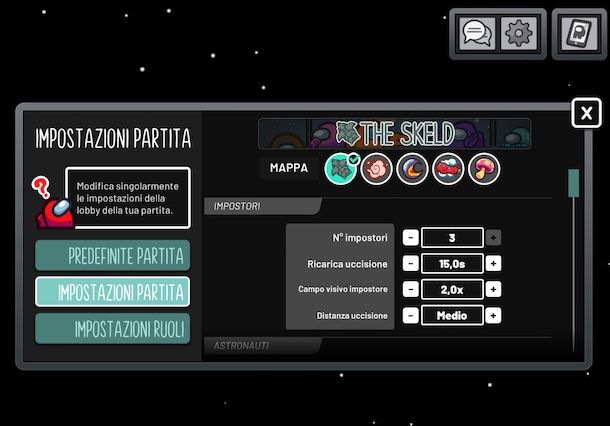Open the Impostazioni Ruoli tab
610x426 pixels.
click(112, 329)
